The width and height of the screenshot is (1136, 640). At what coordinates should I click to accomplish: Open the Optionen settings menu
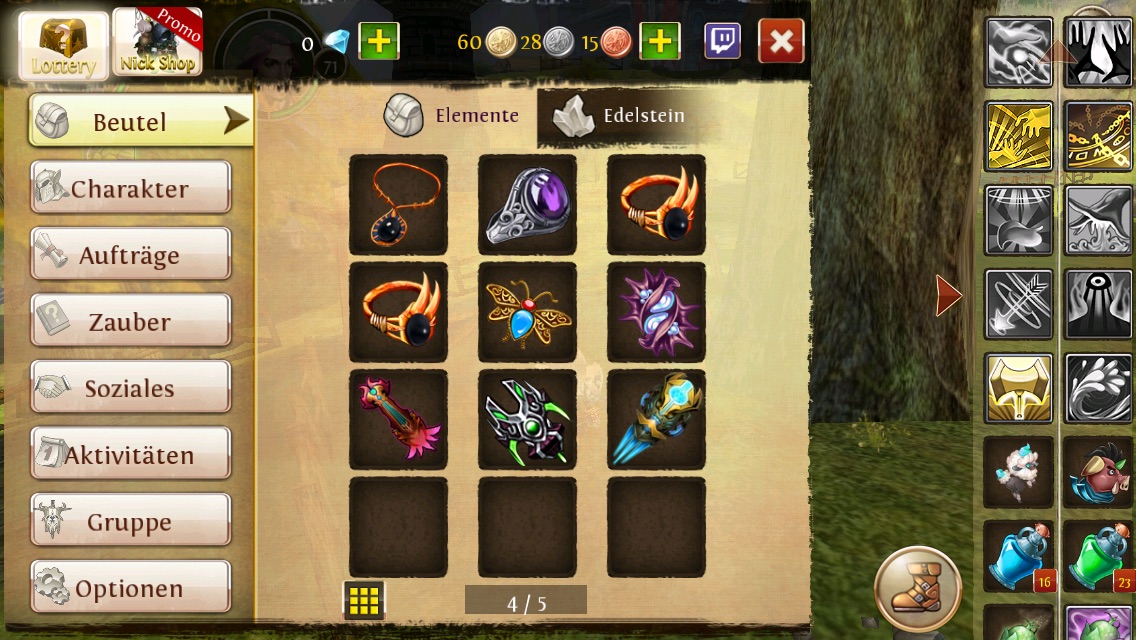(131, 588)
